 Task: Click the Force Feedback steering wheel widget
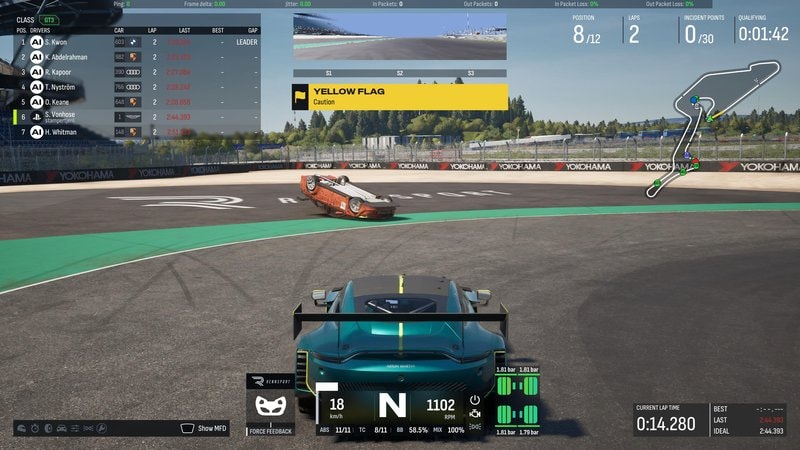(x=268, y=407)
